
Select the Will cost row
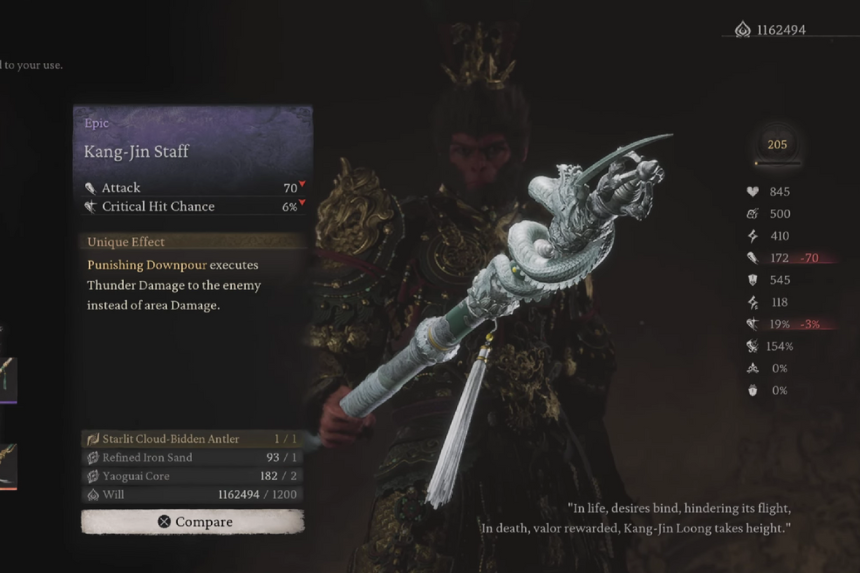click(x=192, y=494)
